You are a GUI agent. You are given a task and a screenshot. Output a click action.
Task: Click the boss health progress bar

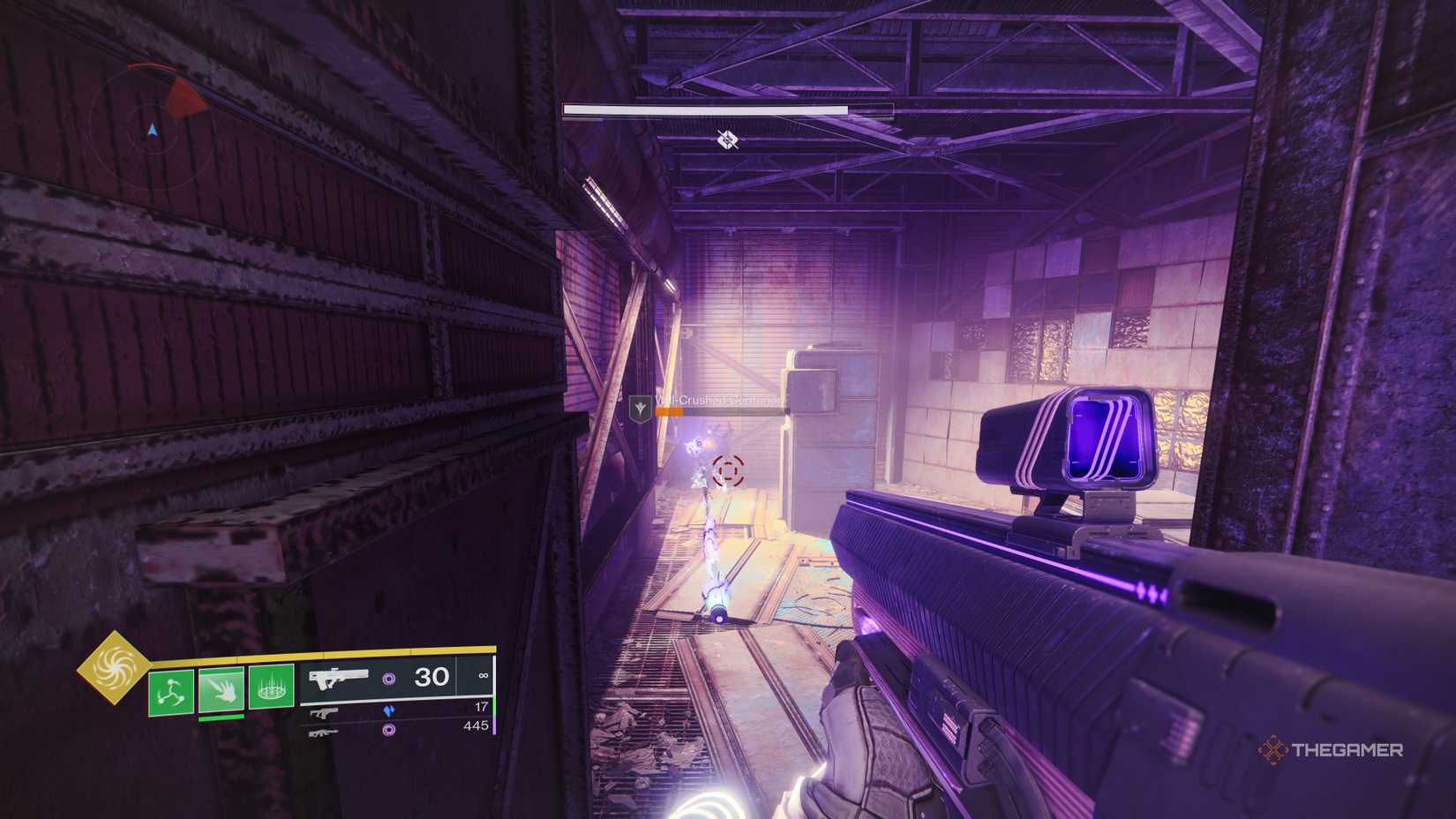[x=704, y=109]
